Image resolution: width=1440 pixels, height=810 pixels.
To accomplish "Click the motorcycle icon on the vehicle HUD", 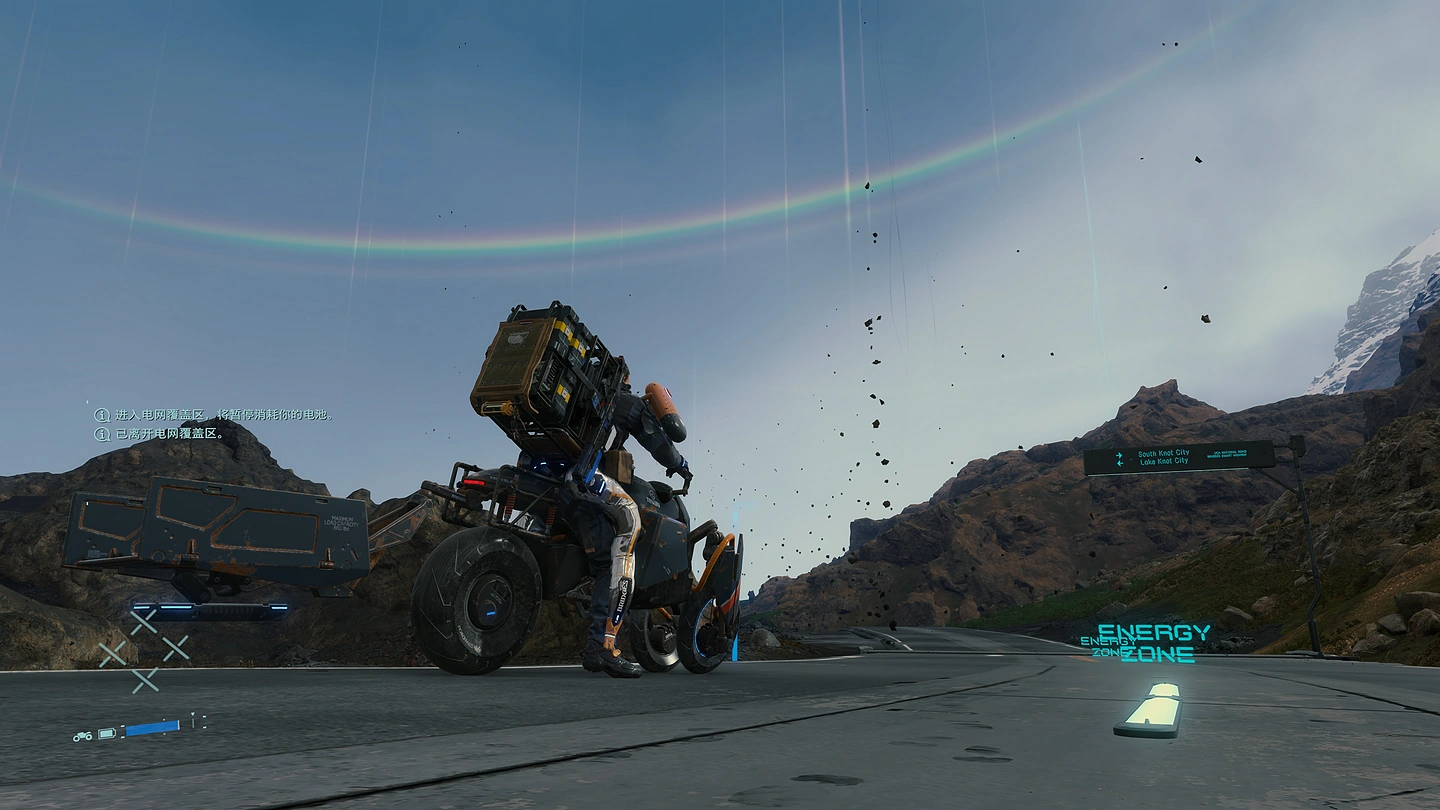I will click(x=82, y=736).
